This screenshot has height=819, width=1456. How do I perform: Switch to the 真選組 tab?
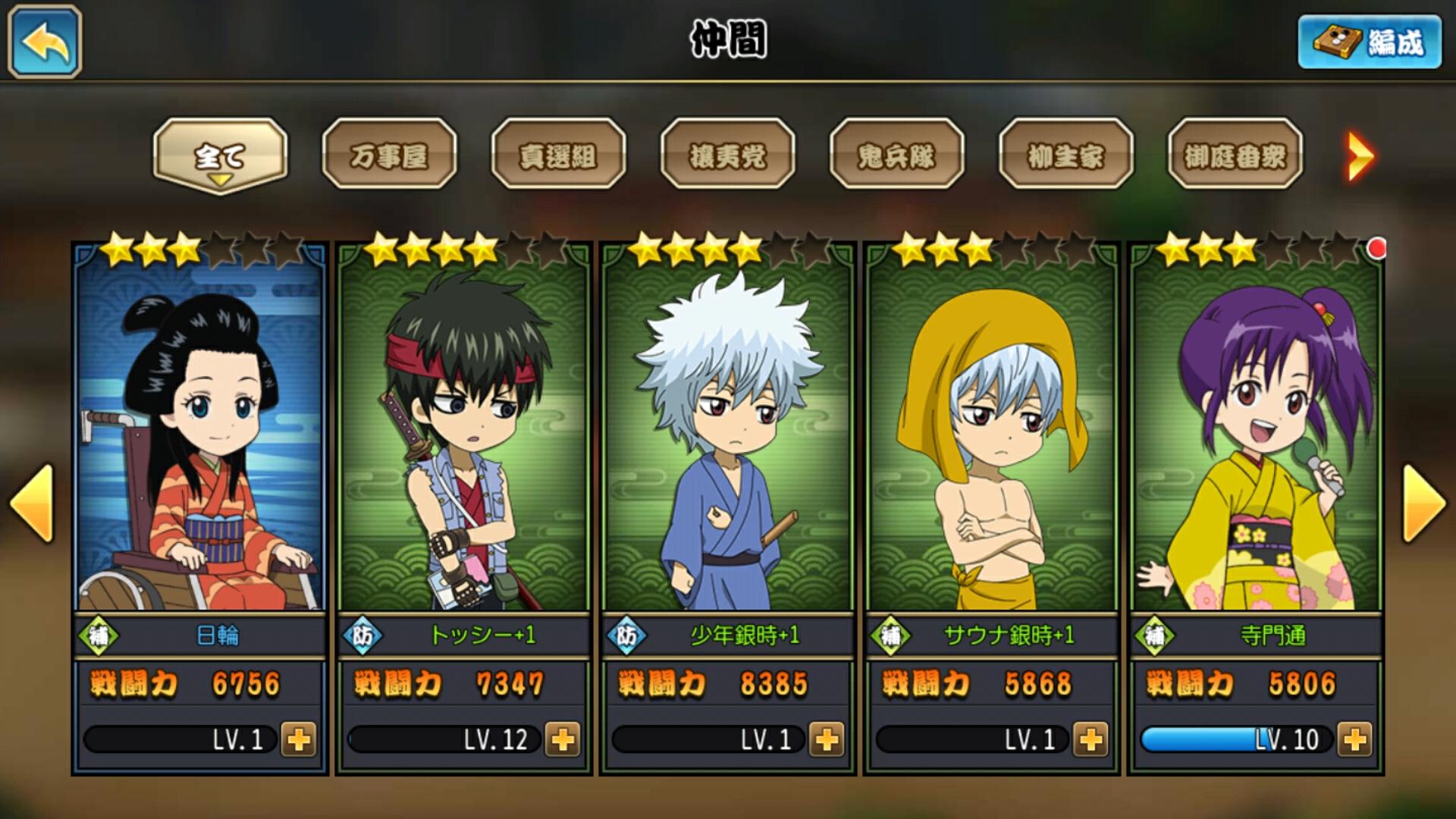pyautogui.click(x=558, y=155)
